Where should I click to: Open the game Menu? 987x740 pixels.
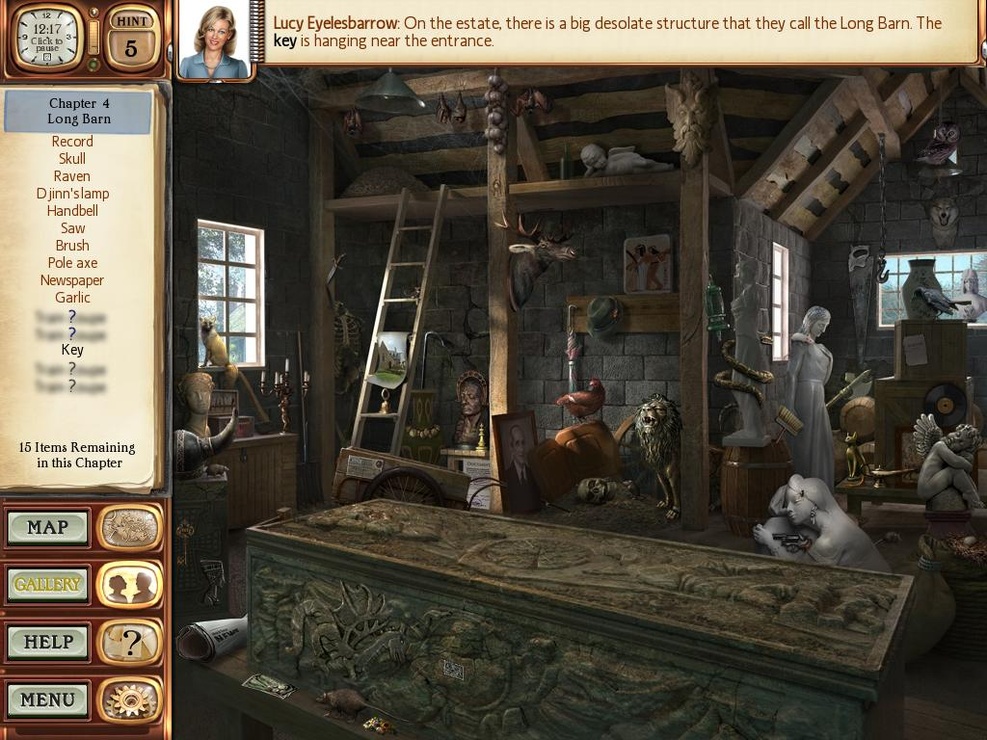(48, 699)
